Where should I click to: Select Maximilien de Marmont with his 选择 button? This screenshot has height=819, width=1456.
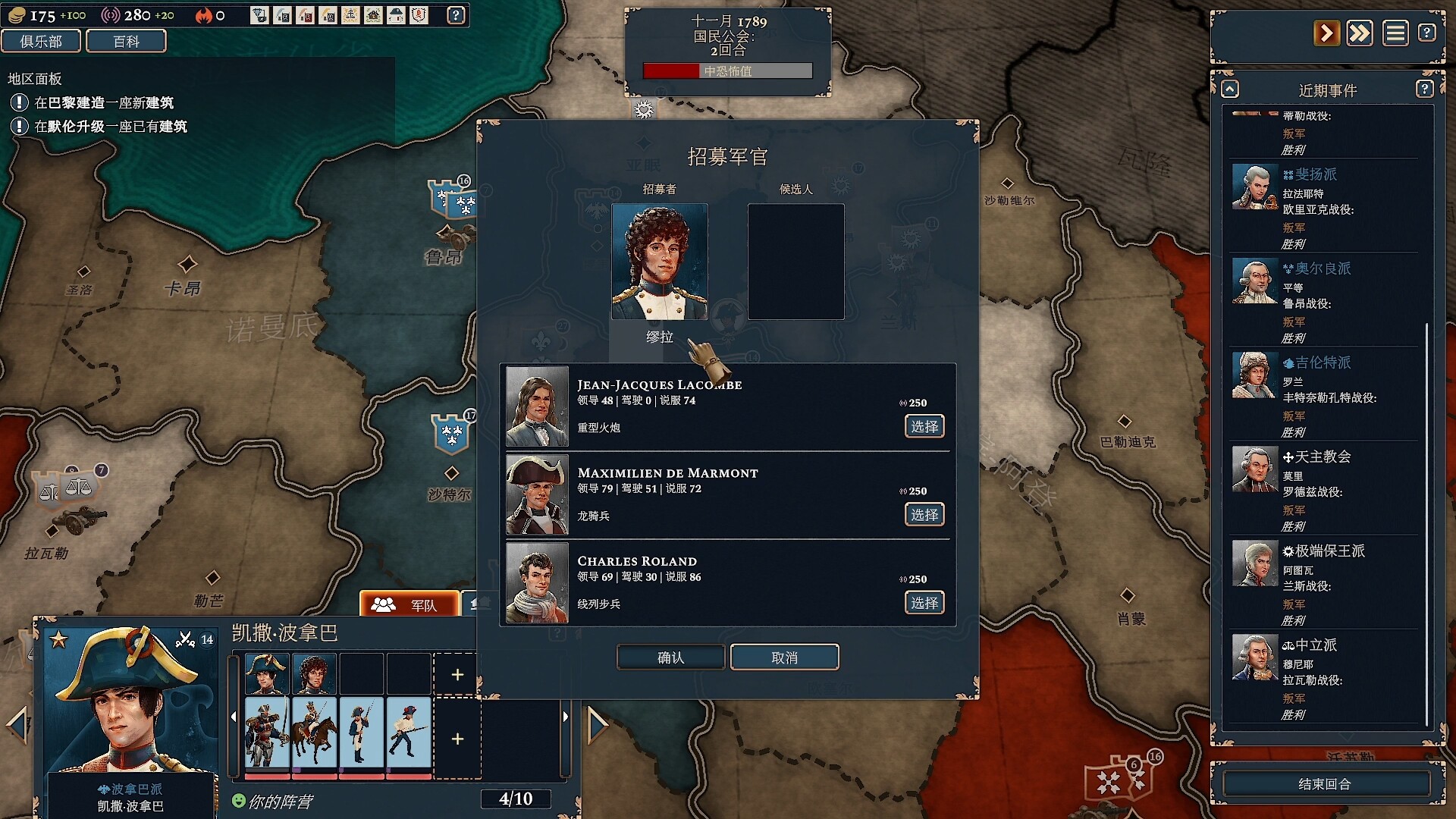coord(924,514)
